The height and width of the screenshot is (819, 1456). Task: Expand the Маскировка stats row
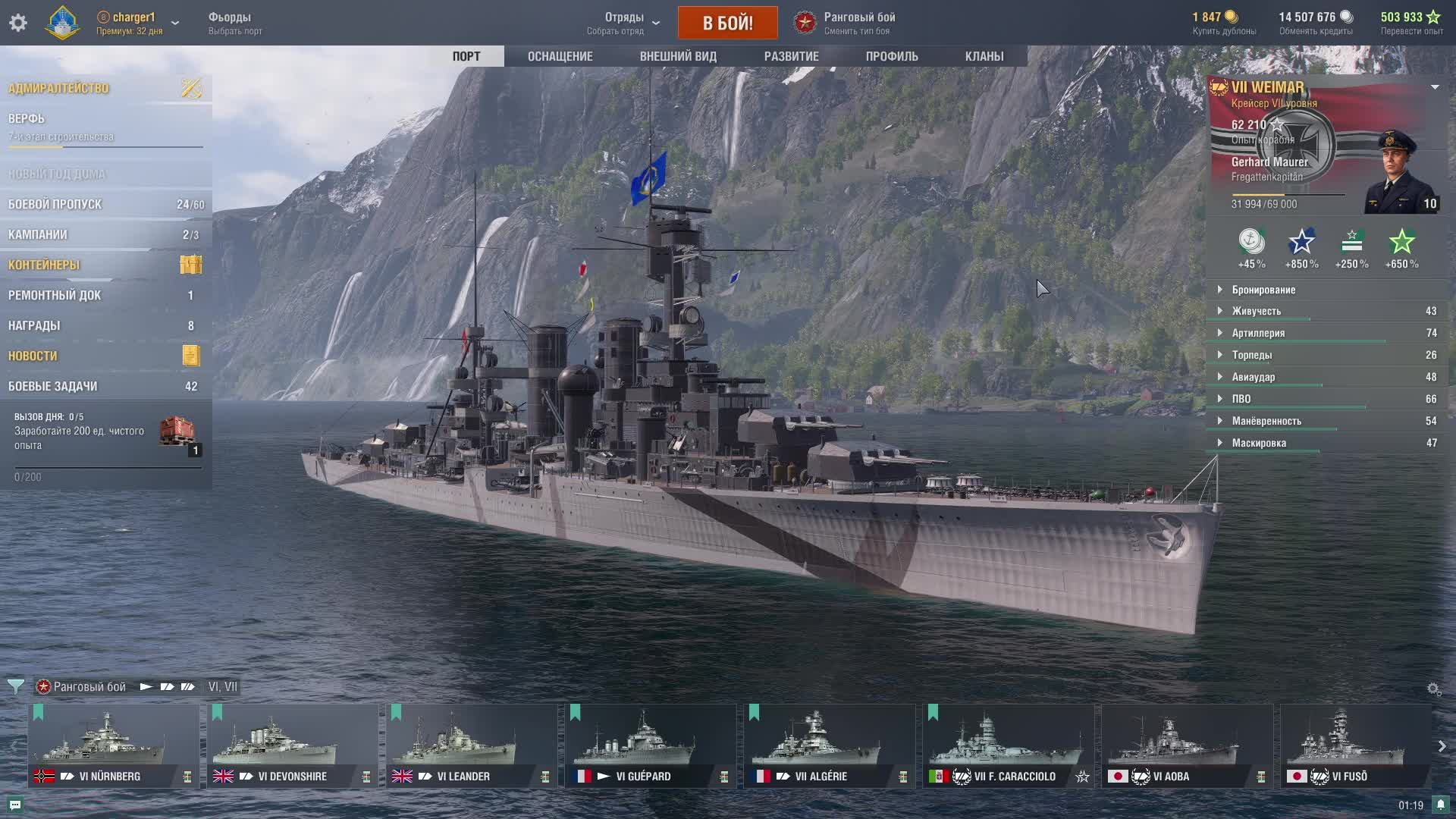tap(1259, 443)
